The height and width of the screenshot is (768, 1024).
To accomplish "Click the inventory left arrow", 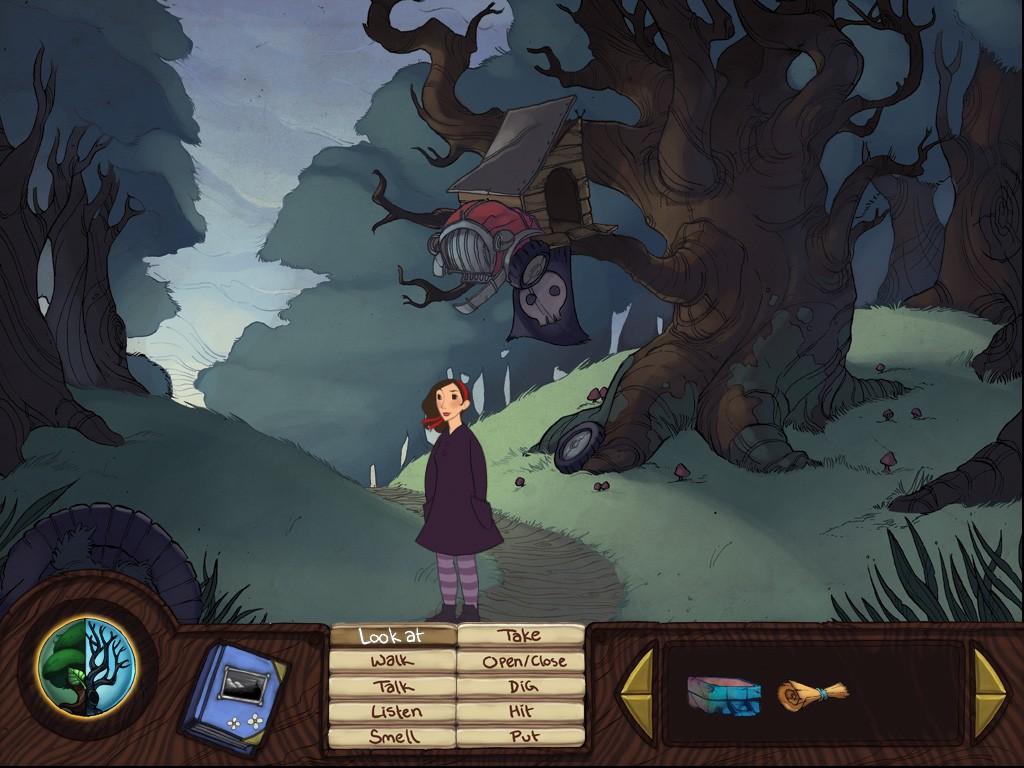I will (x=637, y=688).
